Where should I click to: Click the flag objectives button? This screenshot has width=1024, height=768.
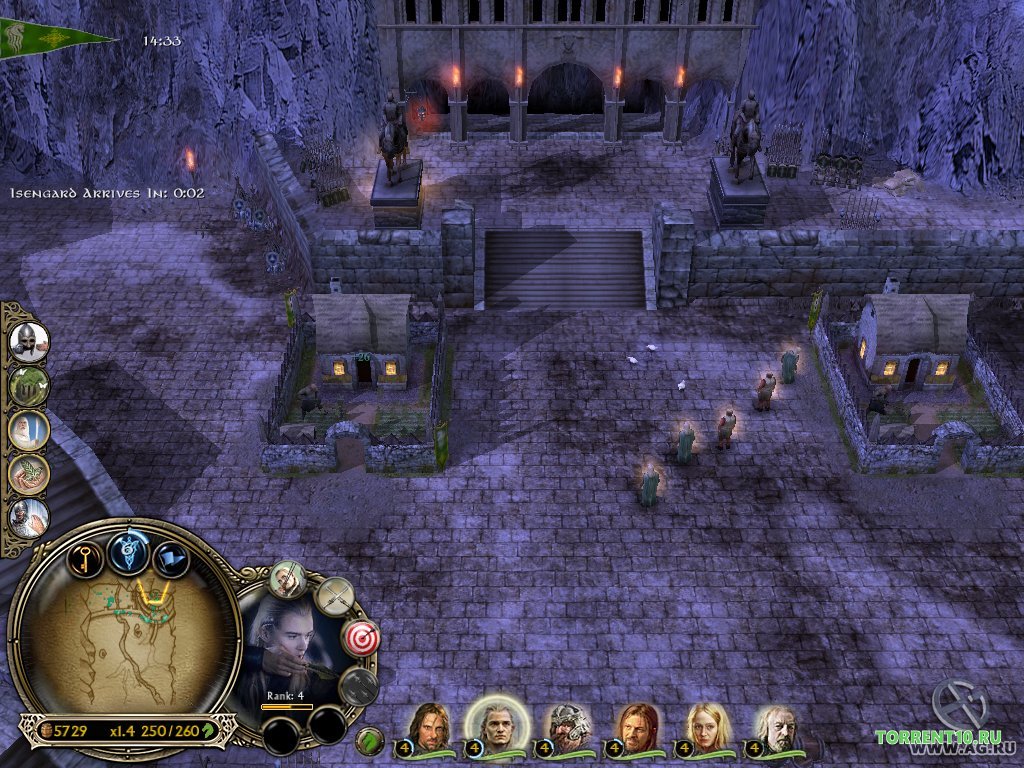pos(172,558)
